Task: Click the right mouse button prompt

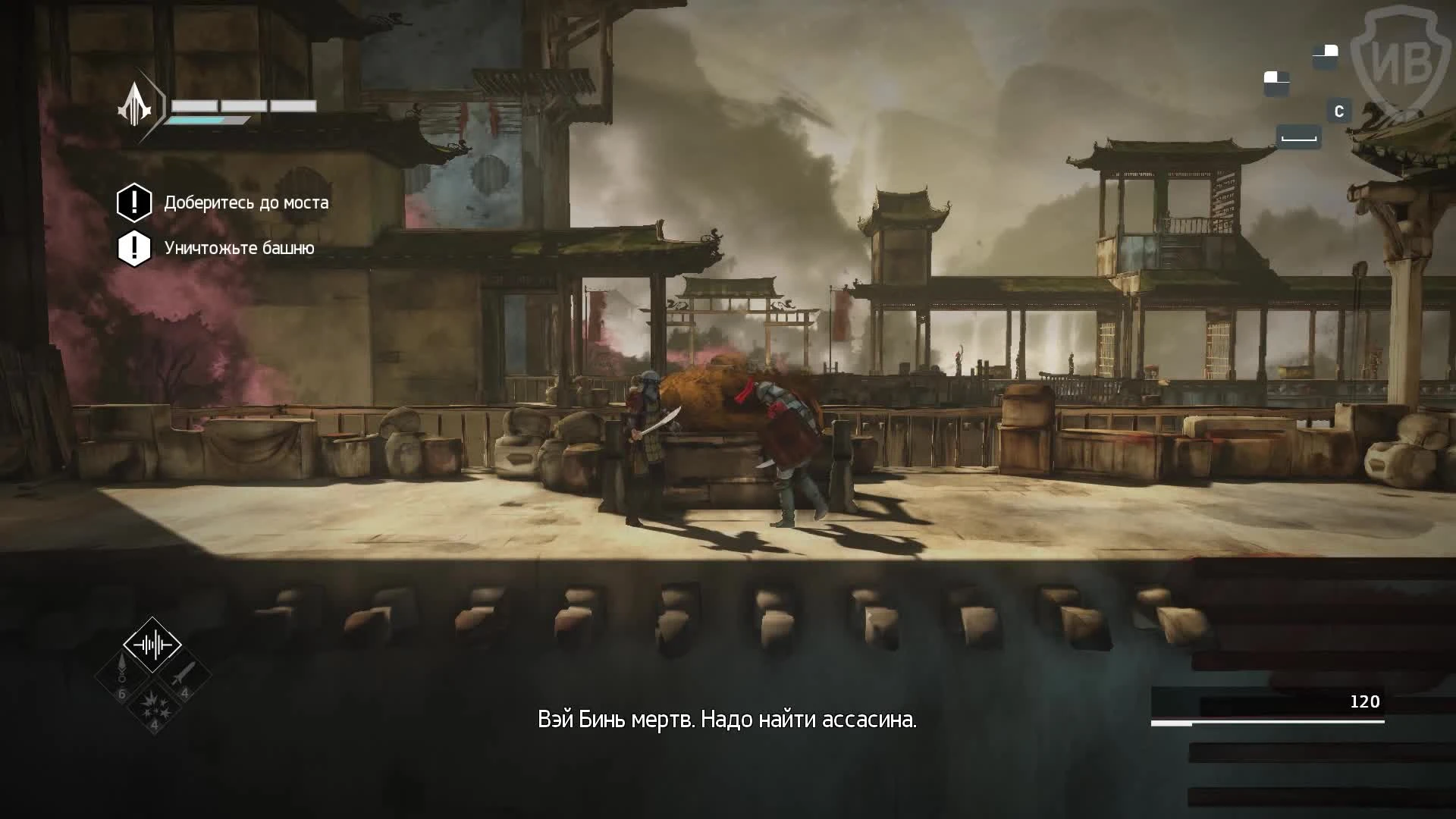Action: click(1326, 55)
